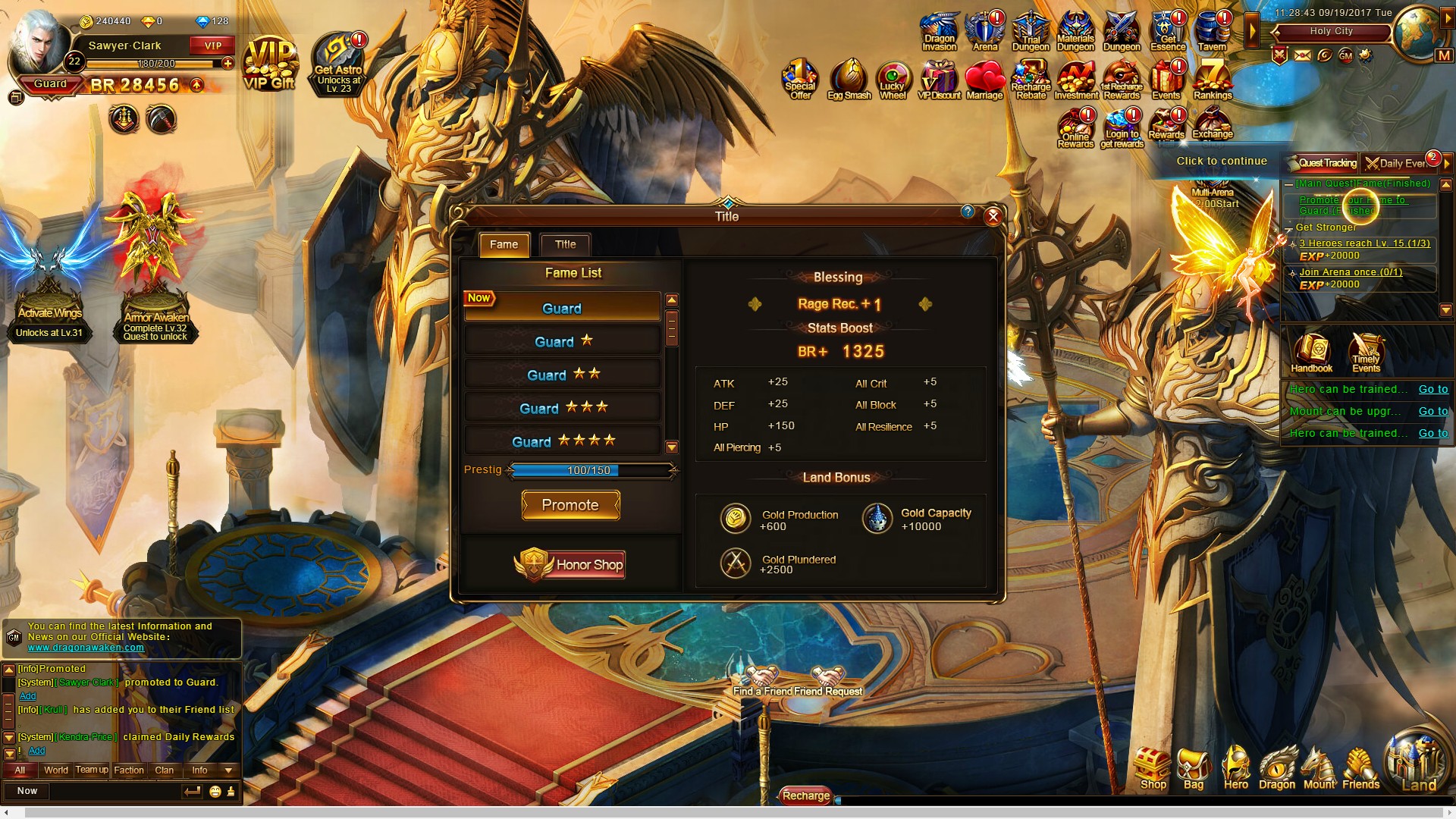Select Guard three-star fame rank
This screenshot has width=1456, height=819.
[563, 408]
